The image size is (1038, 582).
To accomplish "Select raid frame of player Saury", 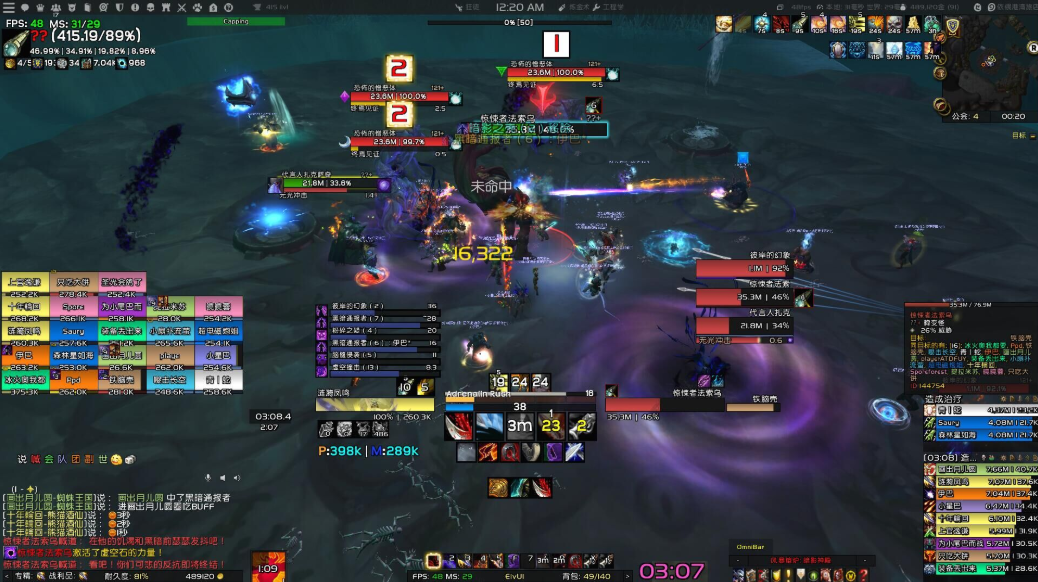I will coord(73,331).
